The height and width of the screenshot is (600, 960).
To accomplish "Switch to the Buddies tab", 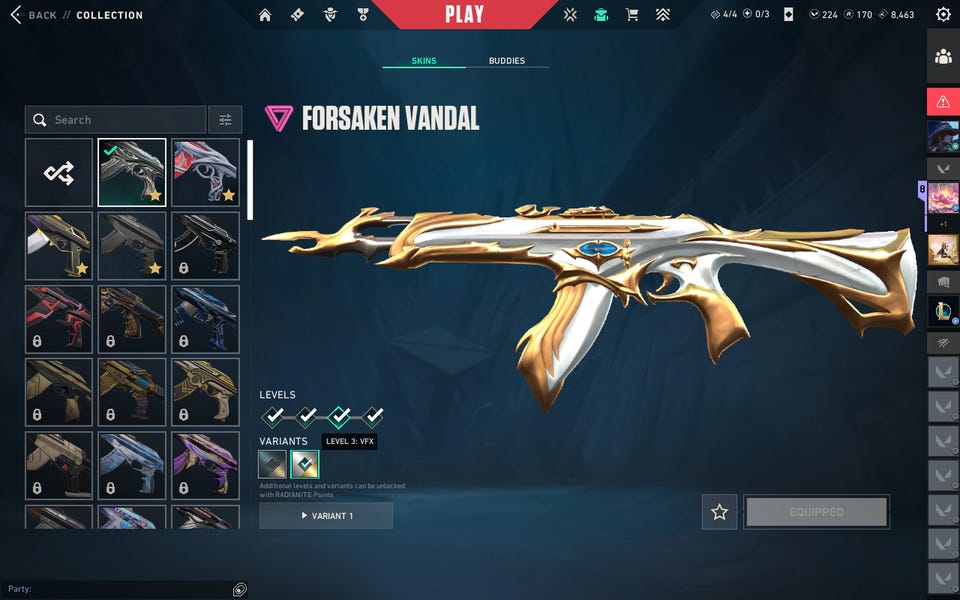I will (506, 61).
